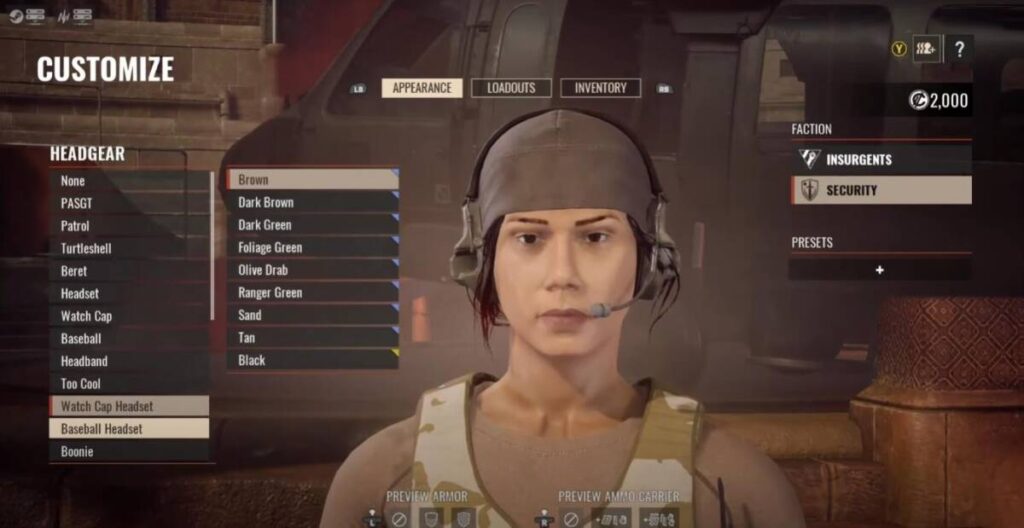Select the Baseball Headset option

coord(129,429)
